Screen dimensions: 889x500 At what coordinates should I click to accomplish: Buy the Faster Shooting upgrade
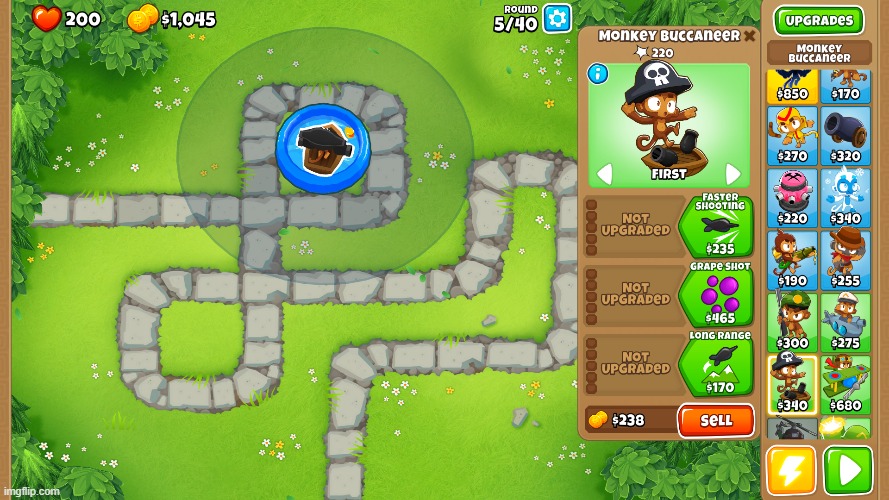[716, 228]
